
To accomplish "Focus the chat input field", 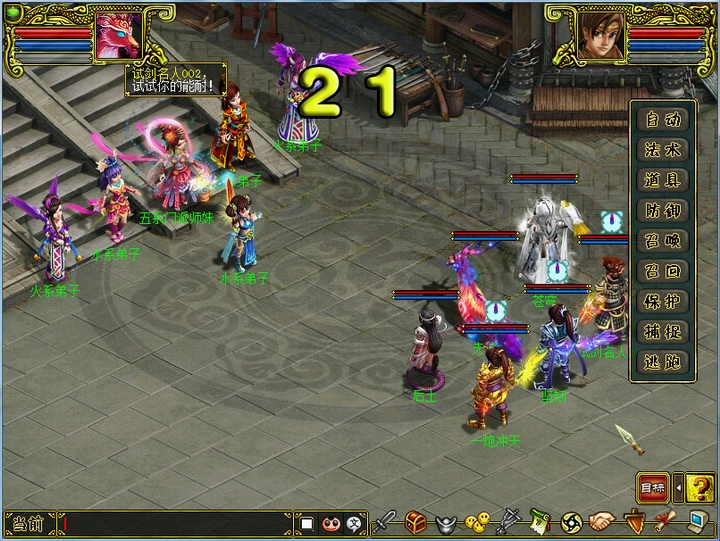I will pos(175,523).
